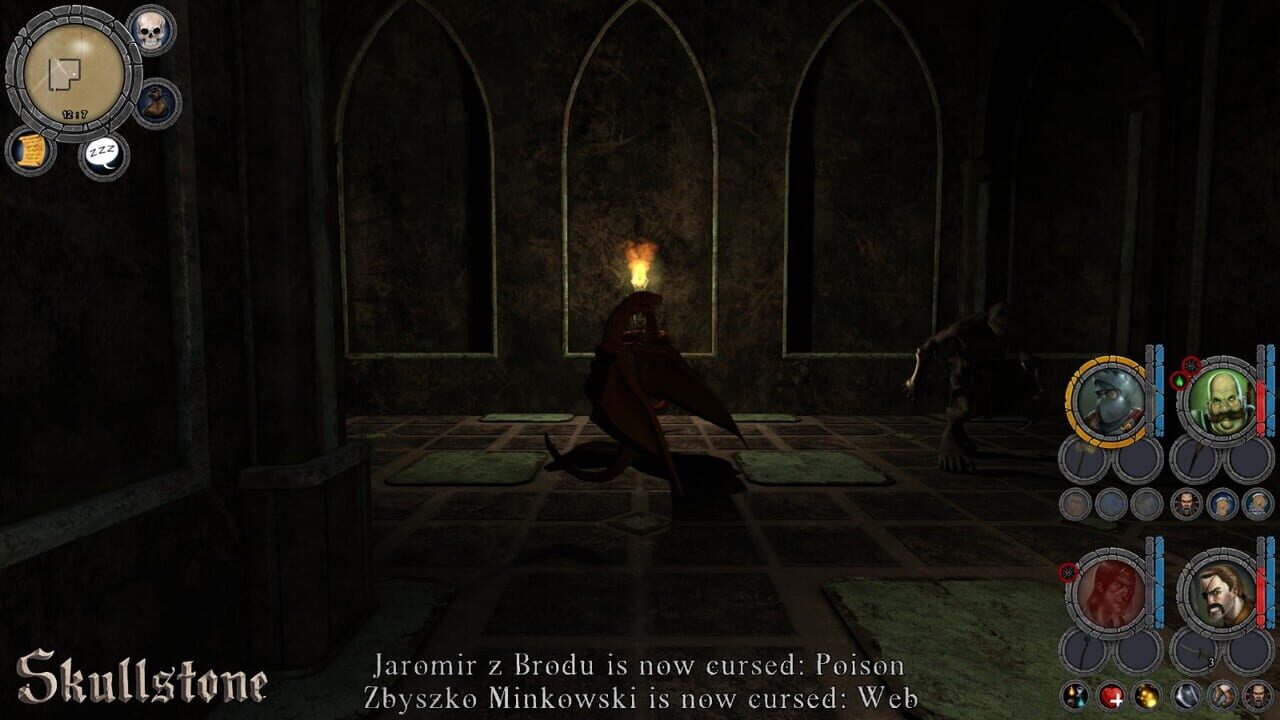Click the angry face portrait icon bottom-right

[1258, 695]
